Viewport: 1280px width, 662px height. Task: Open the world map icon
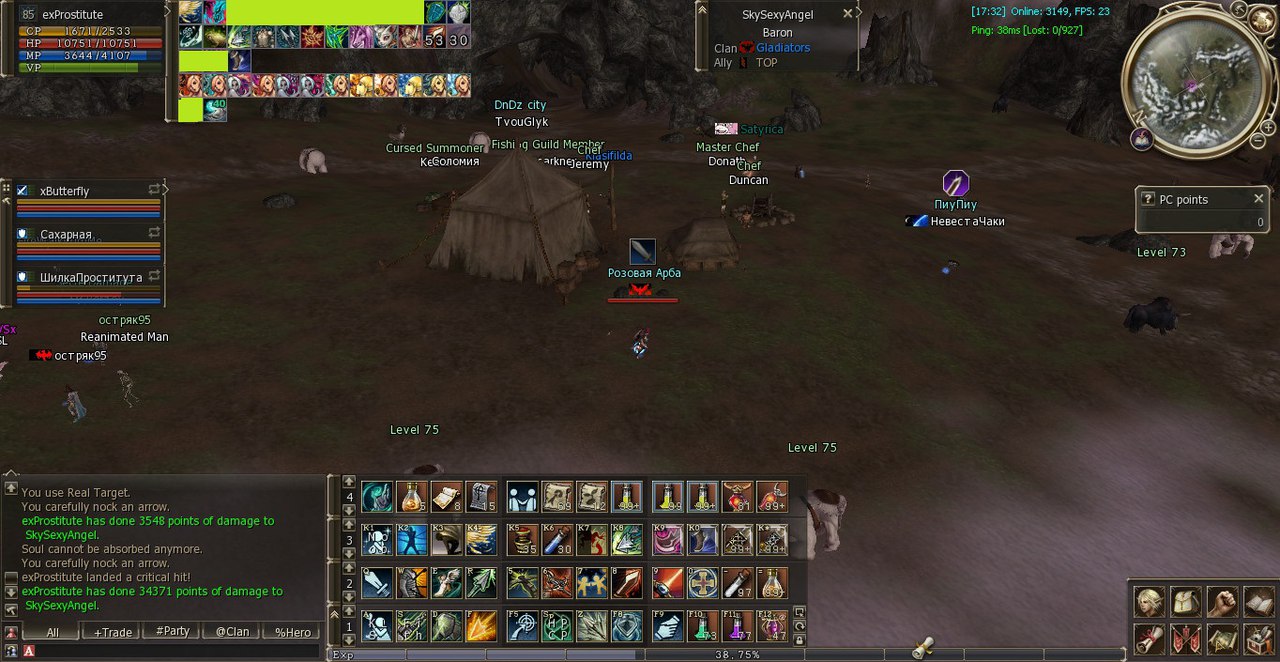tap(1222, 638)
